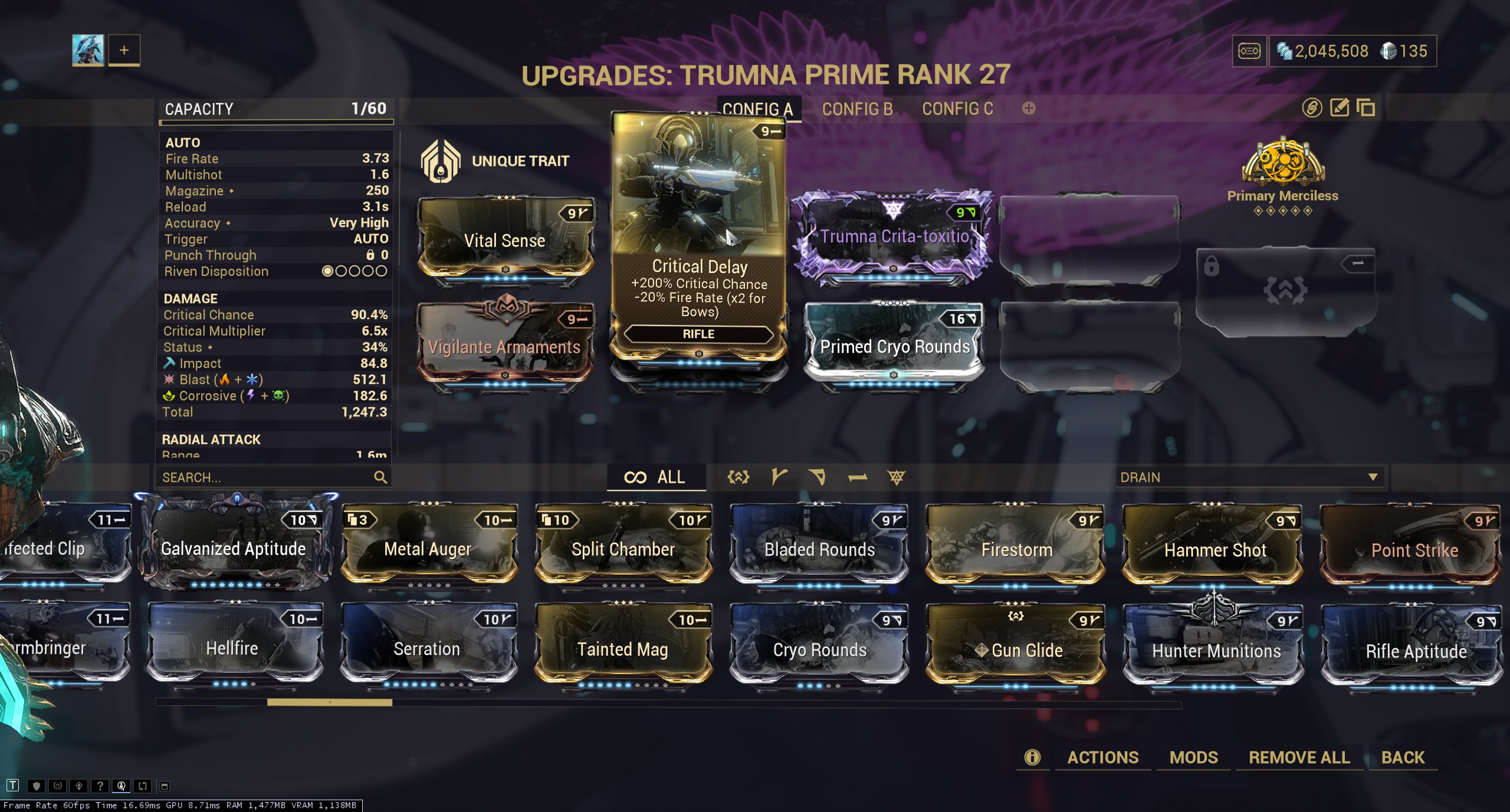The height and width of the screenshot is (812, 1510).
Task: Select the Config C loadout tab
Action: point(957,109)
